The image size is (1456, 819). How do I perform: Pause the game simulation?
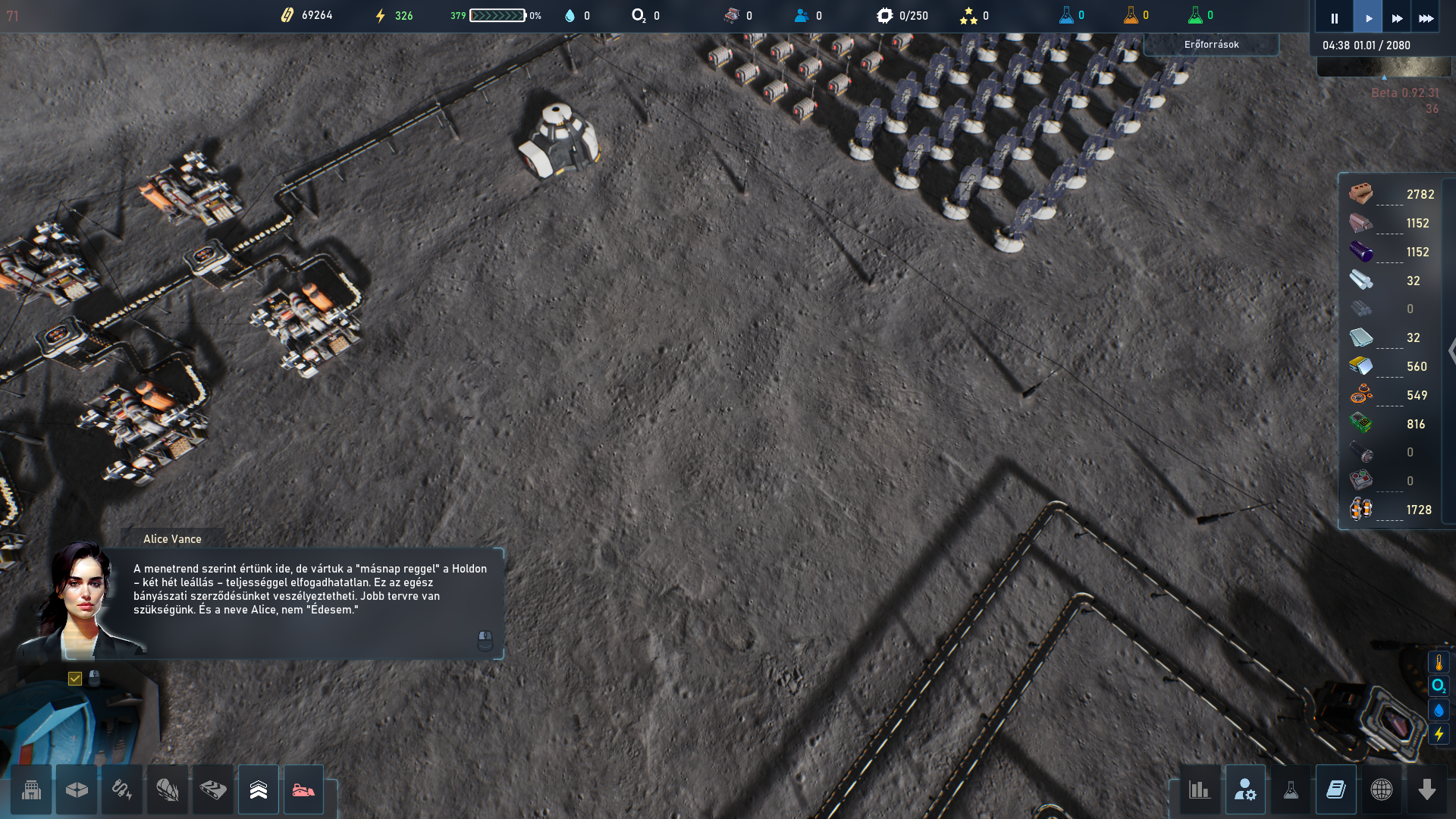[x=1334, y=18]
